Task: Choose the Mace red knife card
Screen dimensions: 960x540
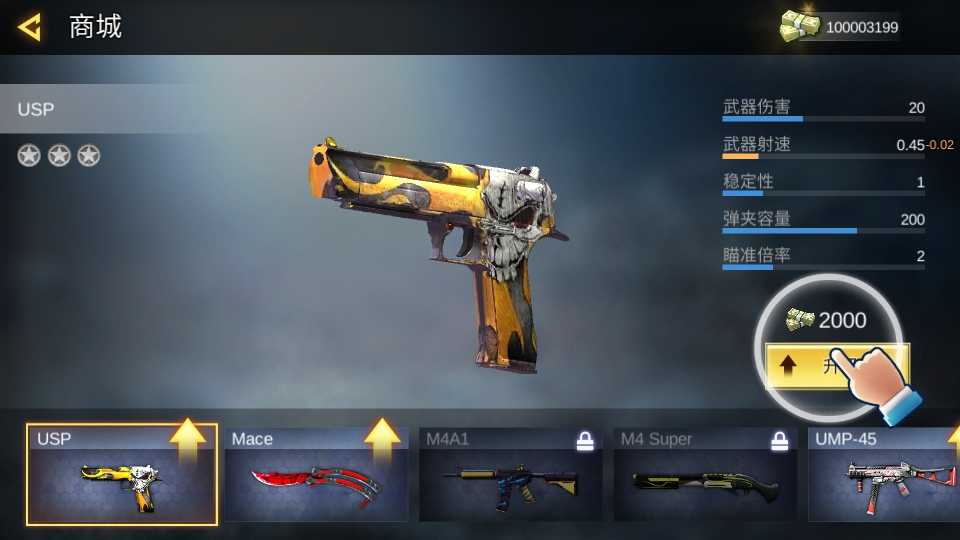Action: [x=315, y=475]
